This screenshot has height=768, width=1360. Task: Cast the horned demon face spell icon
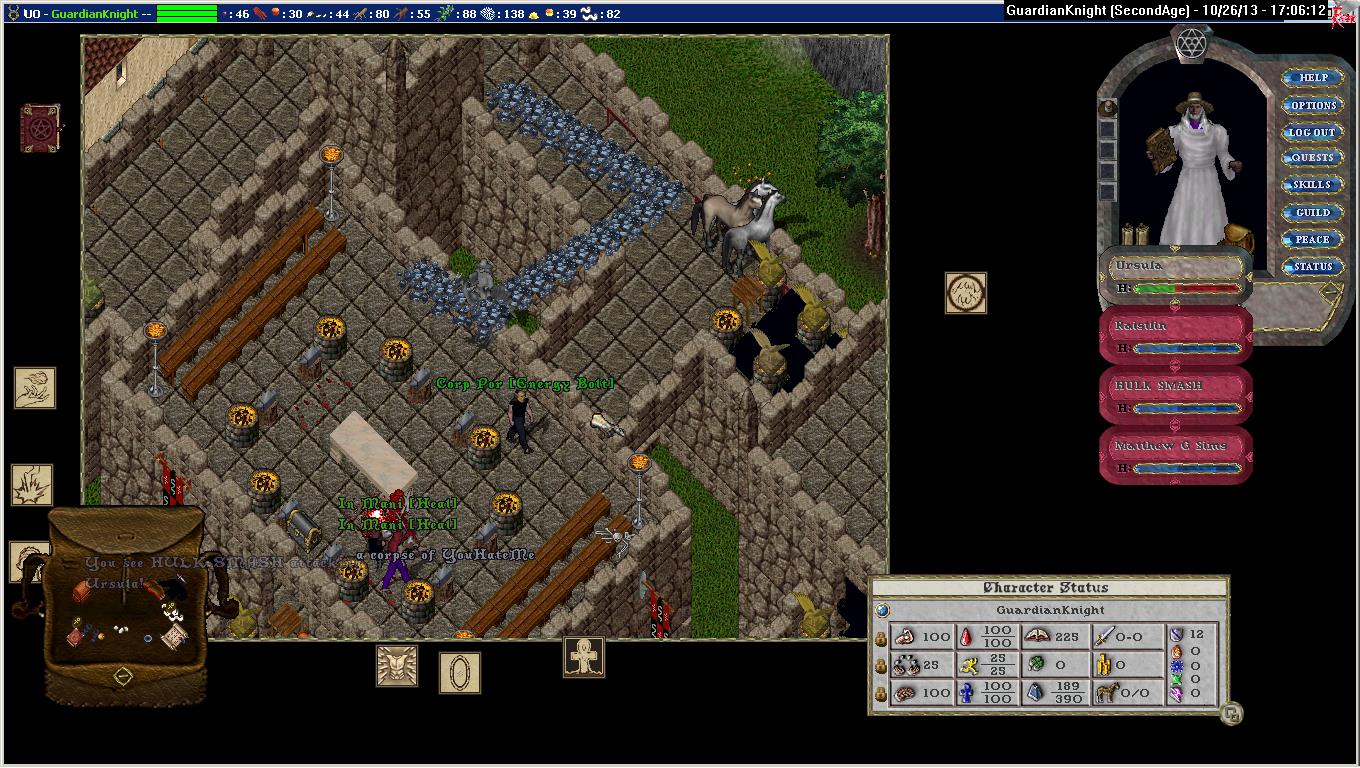click(x=396, y=665)
